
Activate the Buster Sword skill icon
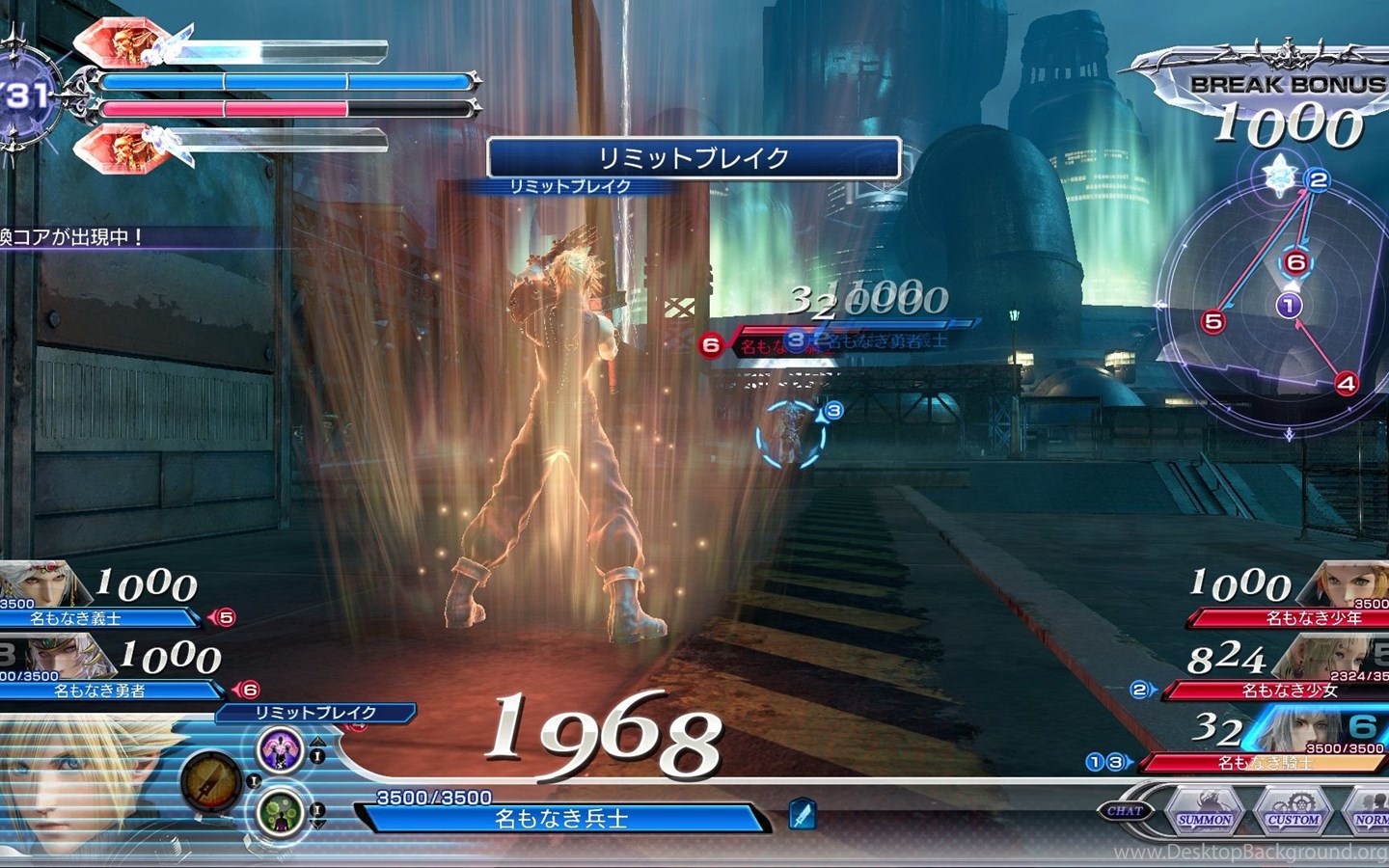212,781
